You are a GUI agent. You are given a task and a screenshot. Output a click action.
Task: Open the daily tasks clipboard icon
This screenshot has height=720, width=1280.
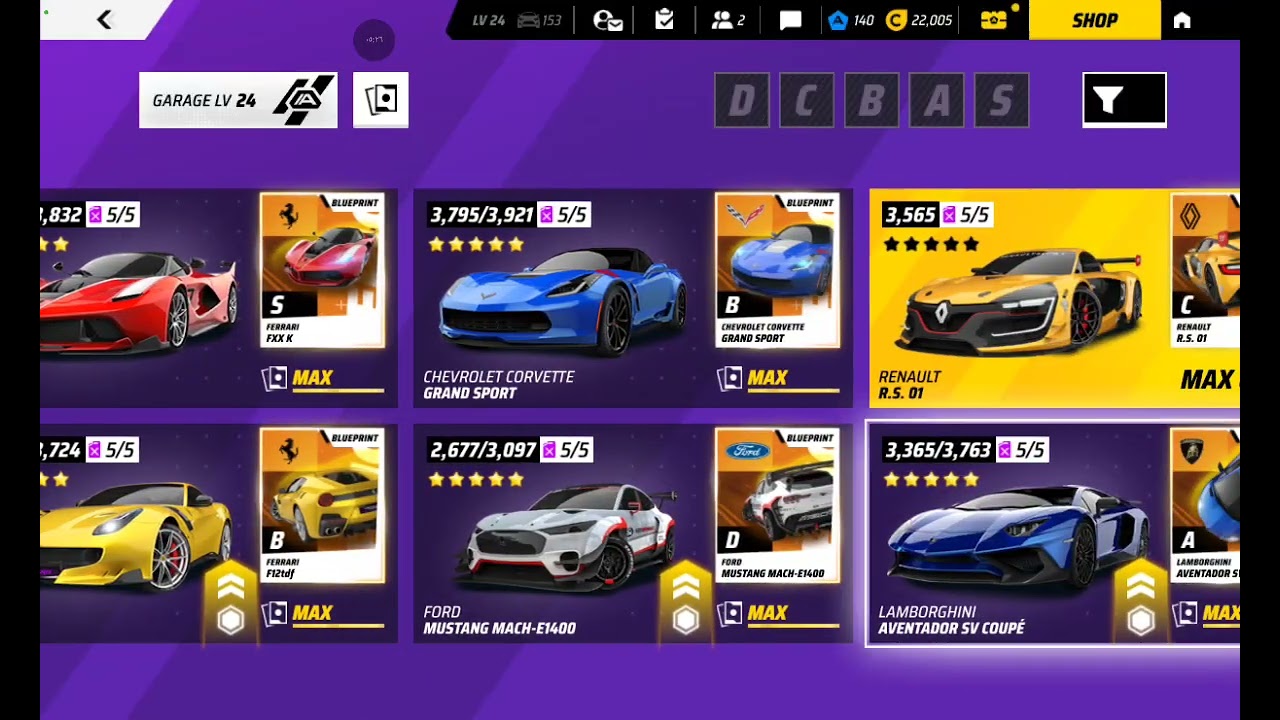click(664, 20)
